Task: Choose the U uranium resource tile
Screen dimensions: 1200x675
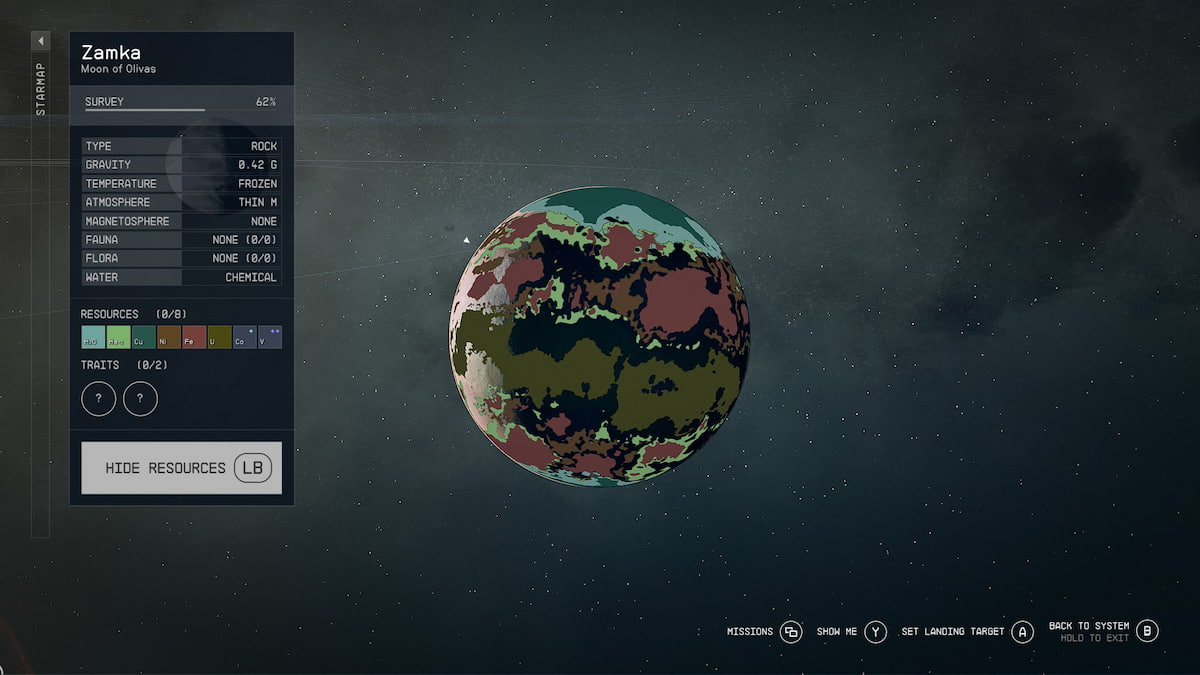Action: pos(219,337)
